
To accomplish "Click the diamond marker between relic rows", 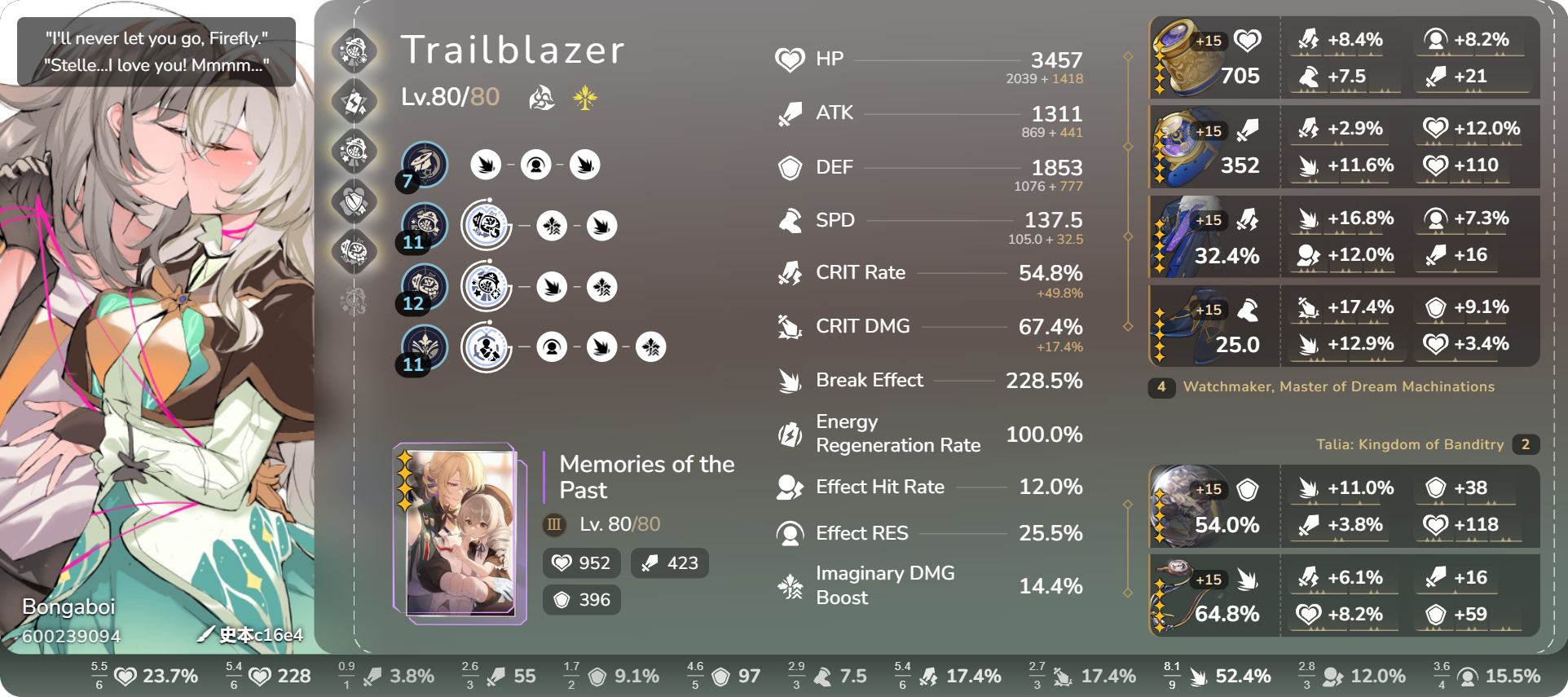I will click(1128, 147).
